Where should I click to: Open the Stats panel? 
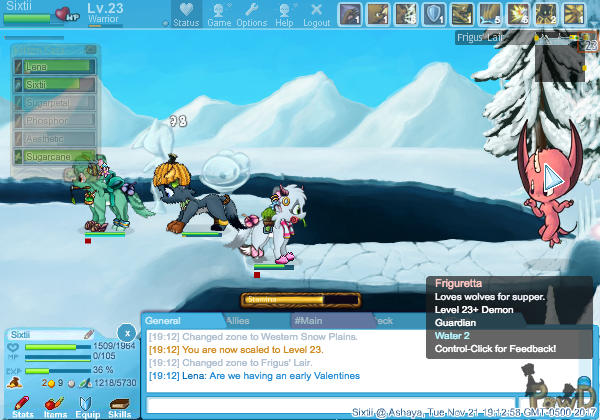pos(24,406)
